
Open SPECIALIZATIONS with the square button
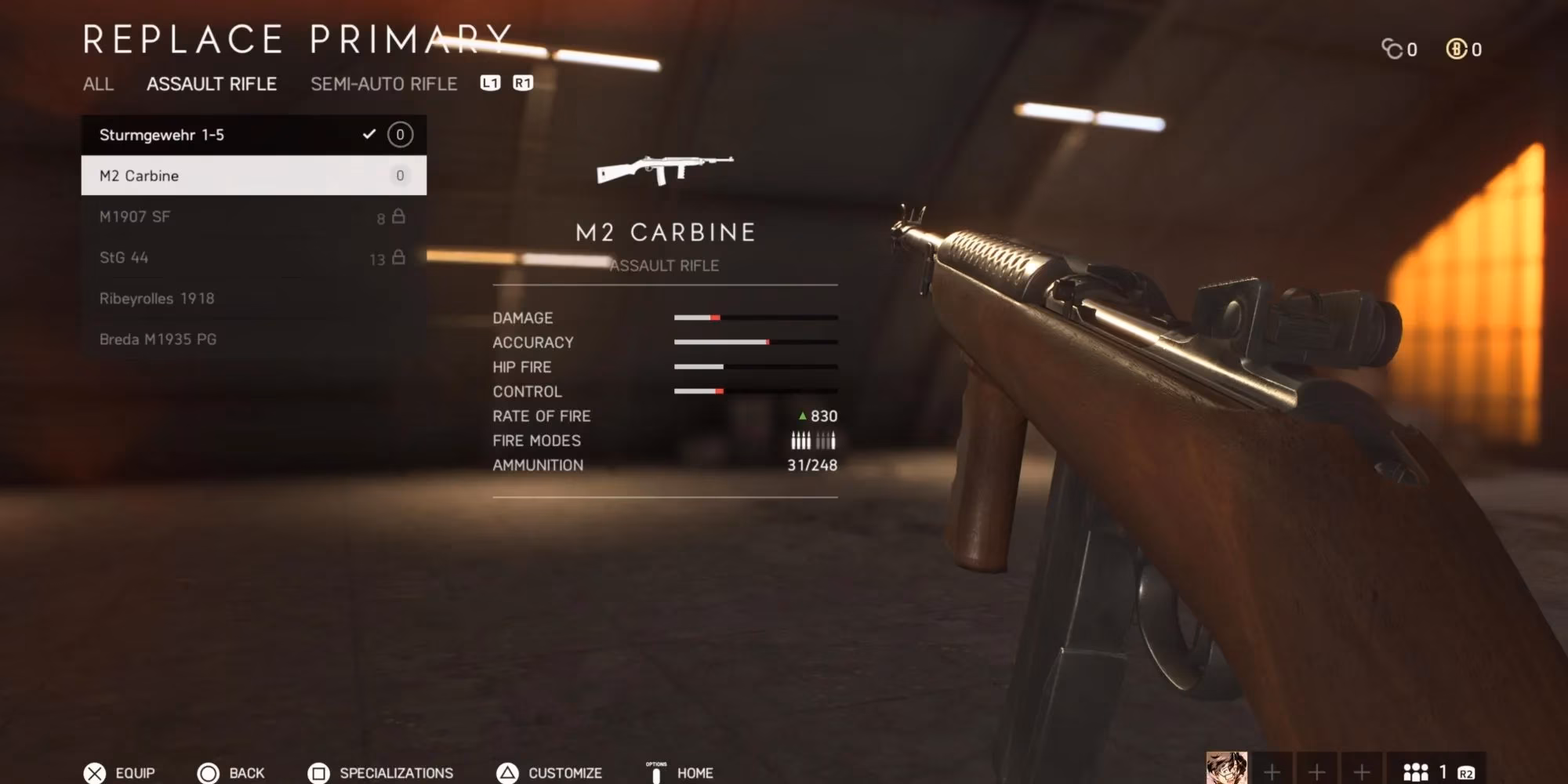point(318,773)
